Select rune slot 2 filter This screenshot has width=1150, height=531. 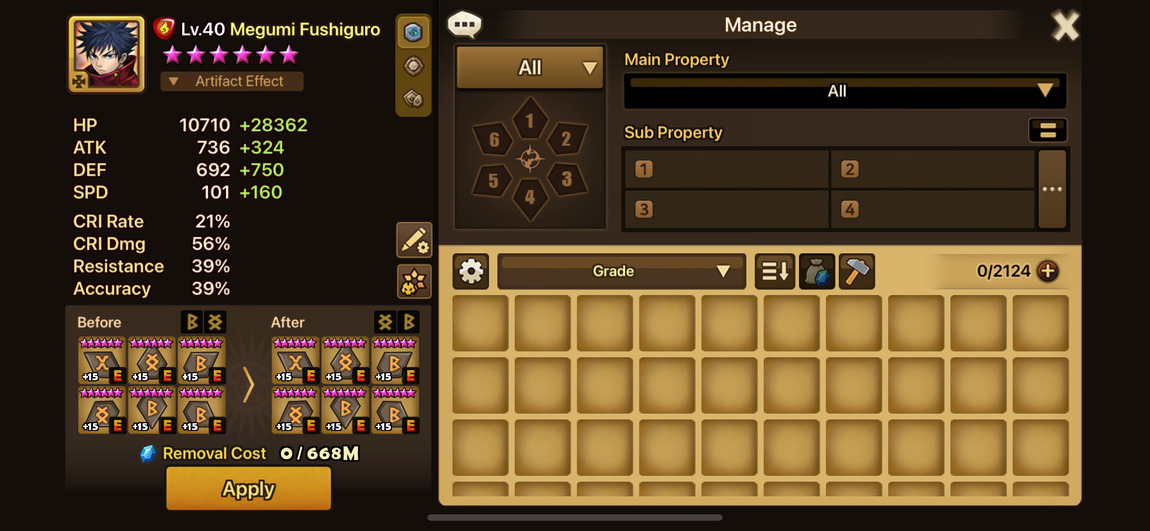tap(565, 140)
